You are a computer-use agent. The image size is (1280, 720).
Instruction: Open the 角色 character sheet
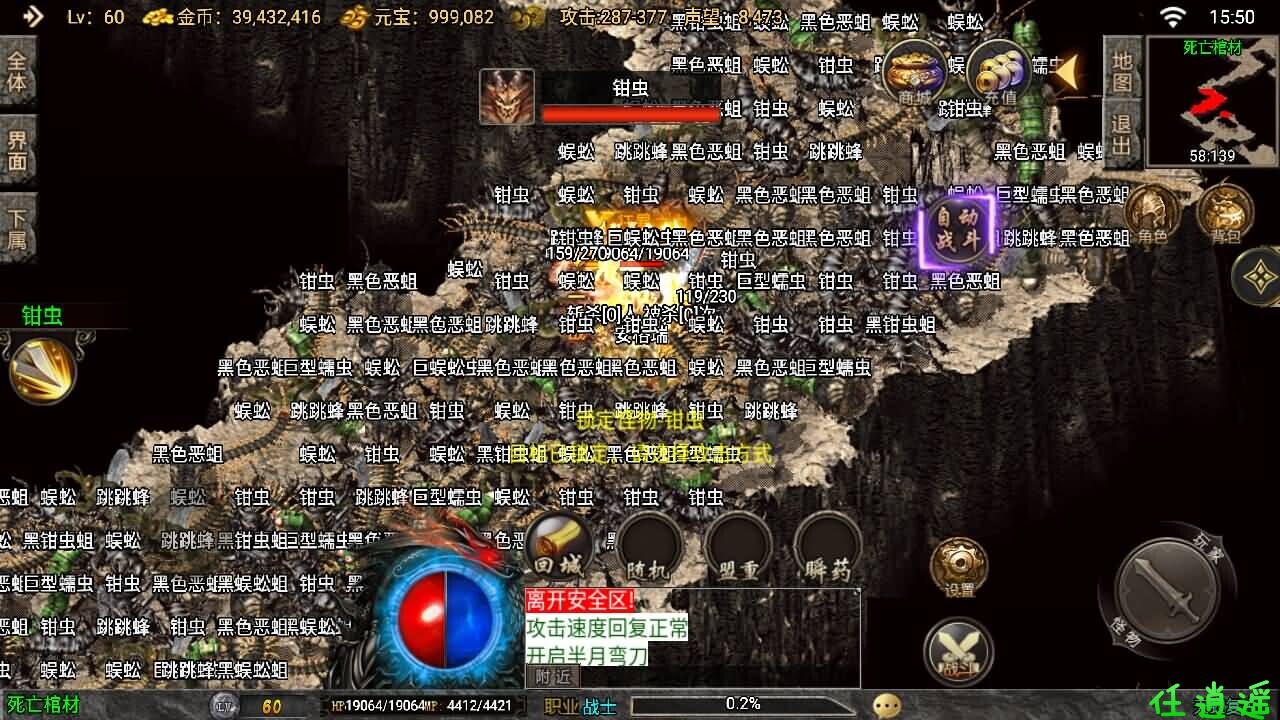tap(1152, 215)
